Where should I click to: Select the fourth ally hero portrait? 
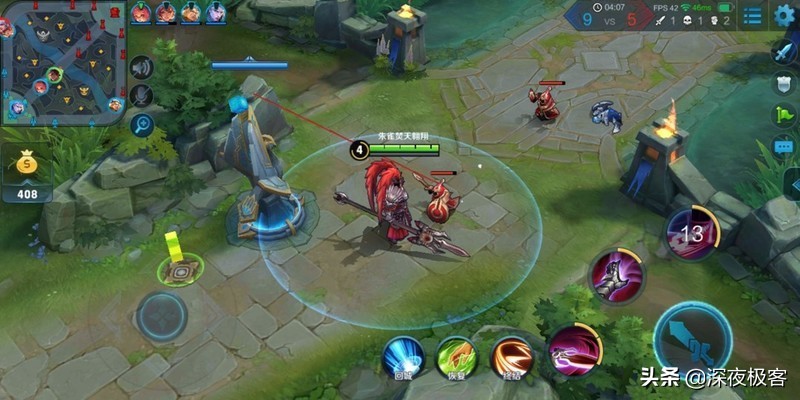point(216,12)
